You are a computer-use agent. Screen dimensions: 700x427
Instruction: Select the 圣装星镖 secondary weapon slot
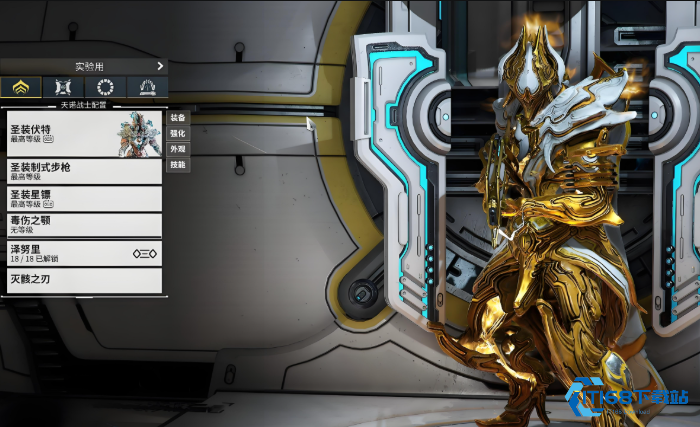(82, 198)
